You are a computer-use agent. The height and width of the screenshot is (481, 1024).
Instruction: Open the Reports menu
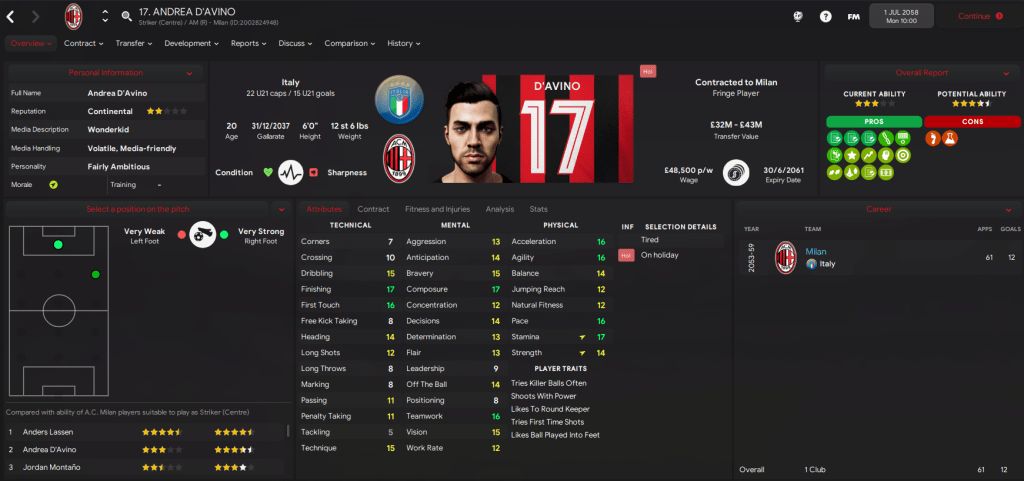(248, 44)
